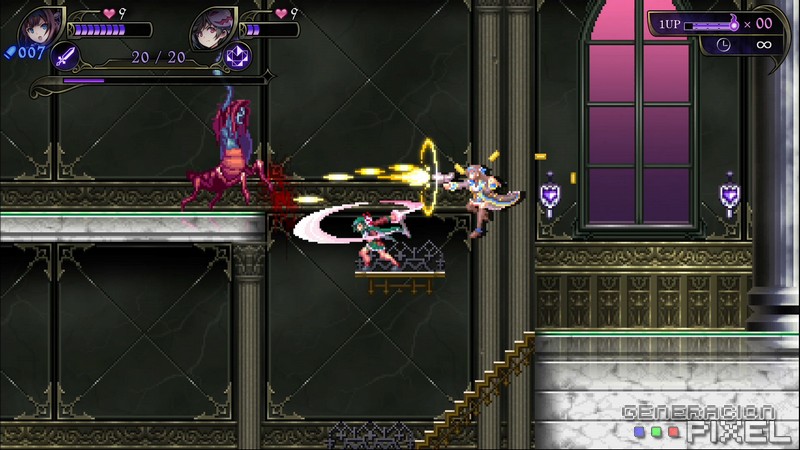Activate the purple crystal skill icon
Viewport: 800px width, 450px height.
coord(238,56)
